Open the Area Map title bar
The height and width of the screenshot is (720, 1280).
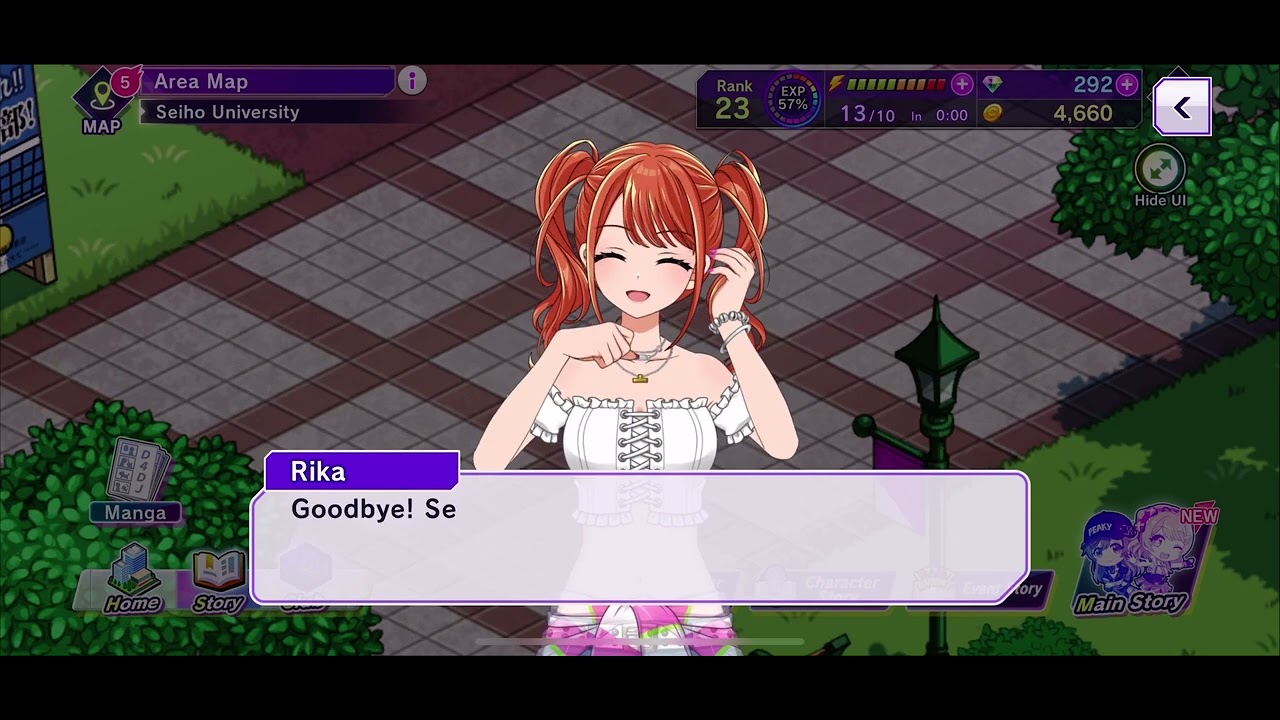click(270, 81)
